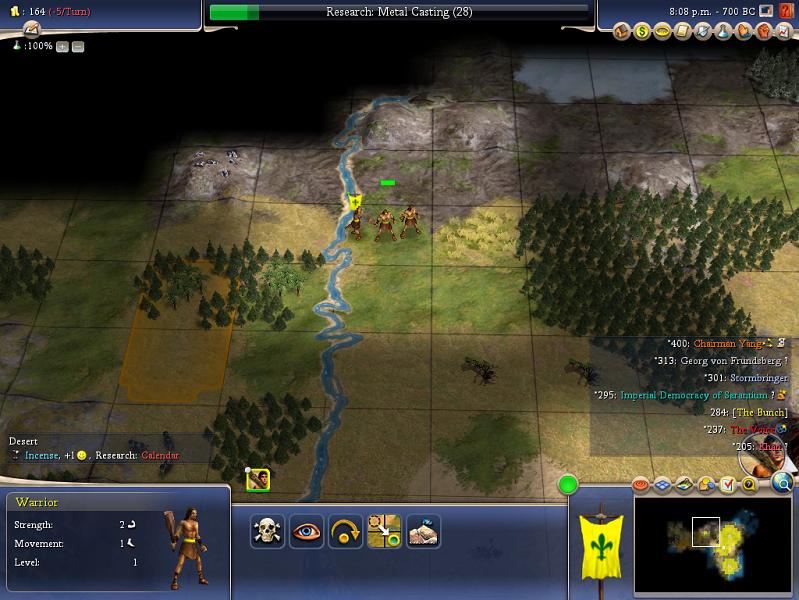799x600 pixels.
Task: Open the finance advisor dollar icon
Action: click(x=642, y=32)
